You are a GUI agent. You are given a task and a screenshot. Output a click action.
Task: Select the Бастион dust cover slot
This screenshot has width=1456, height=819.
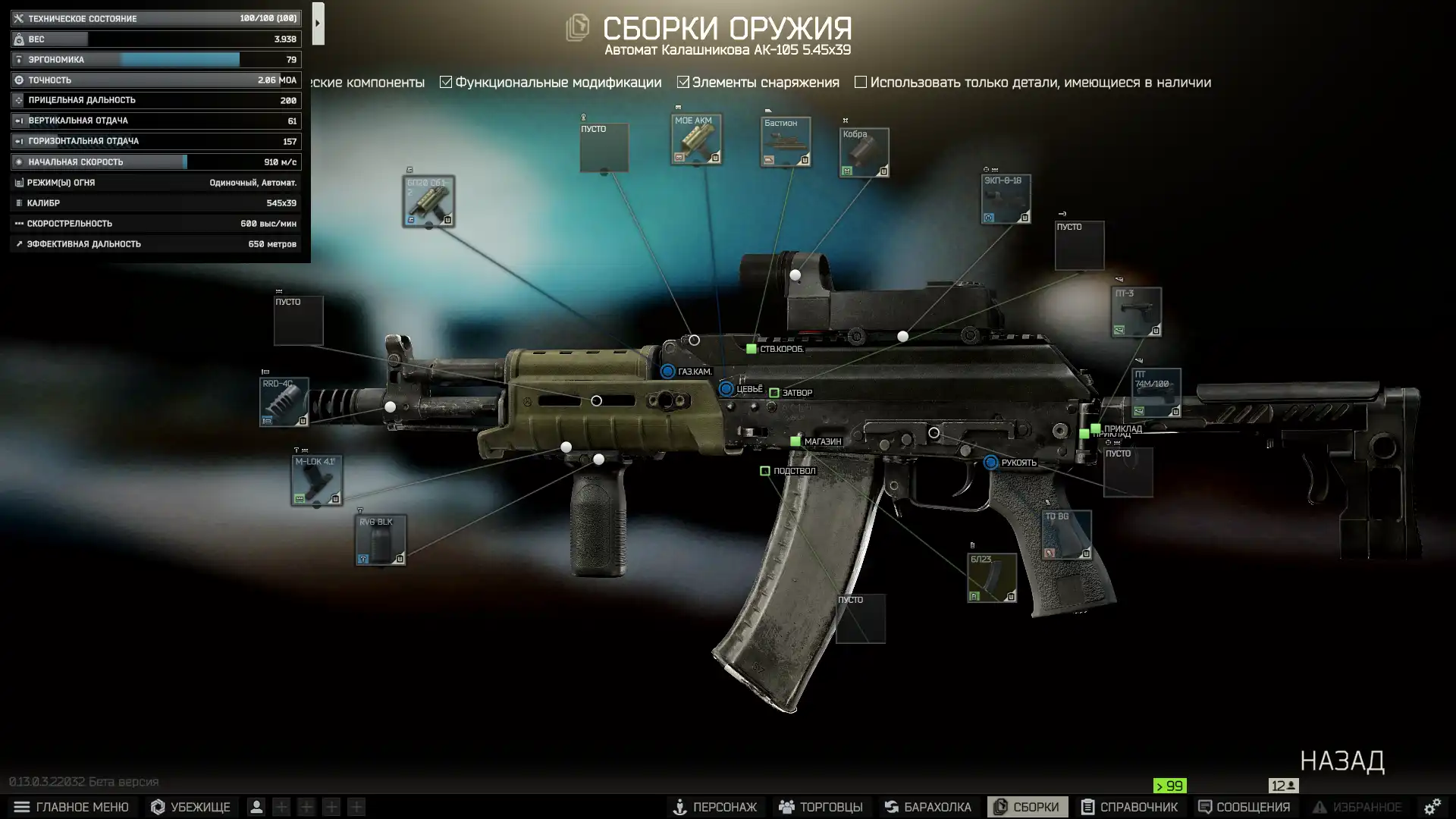coord(786,142)
